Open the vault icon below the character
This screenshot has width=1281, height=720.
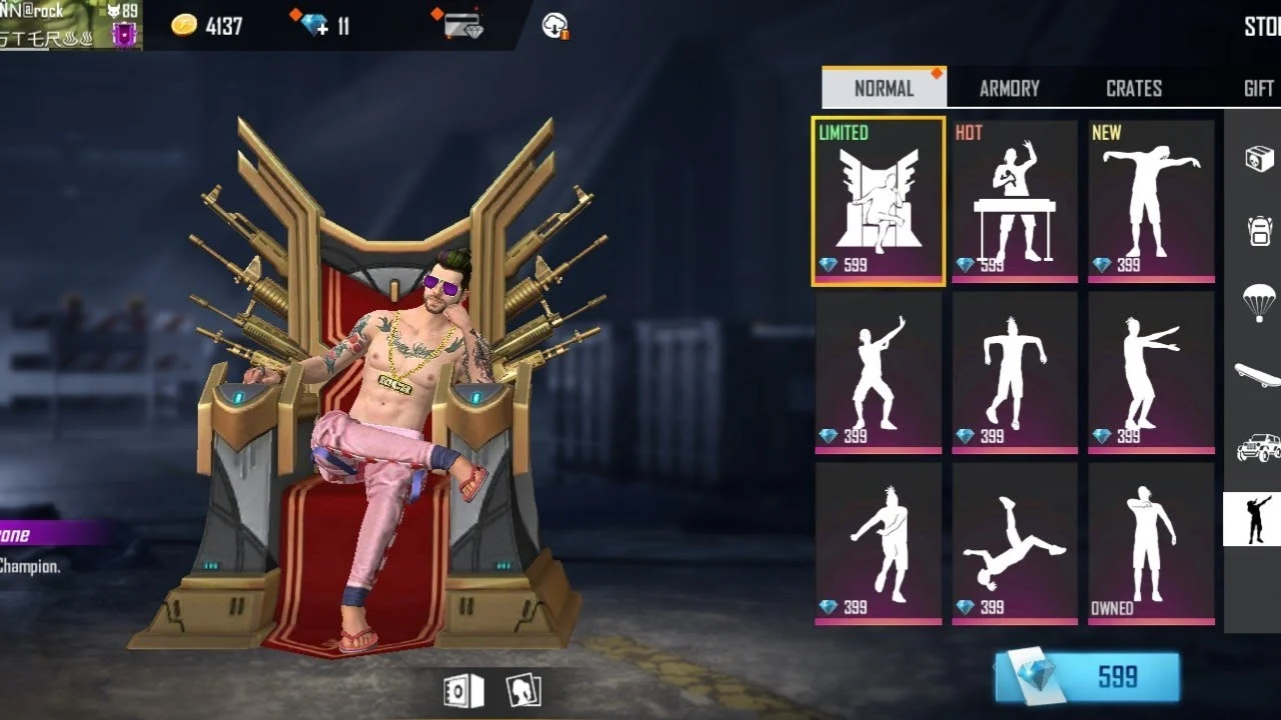point(465,690)
